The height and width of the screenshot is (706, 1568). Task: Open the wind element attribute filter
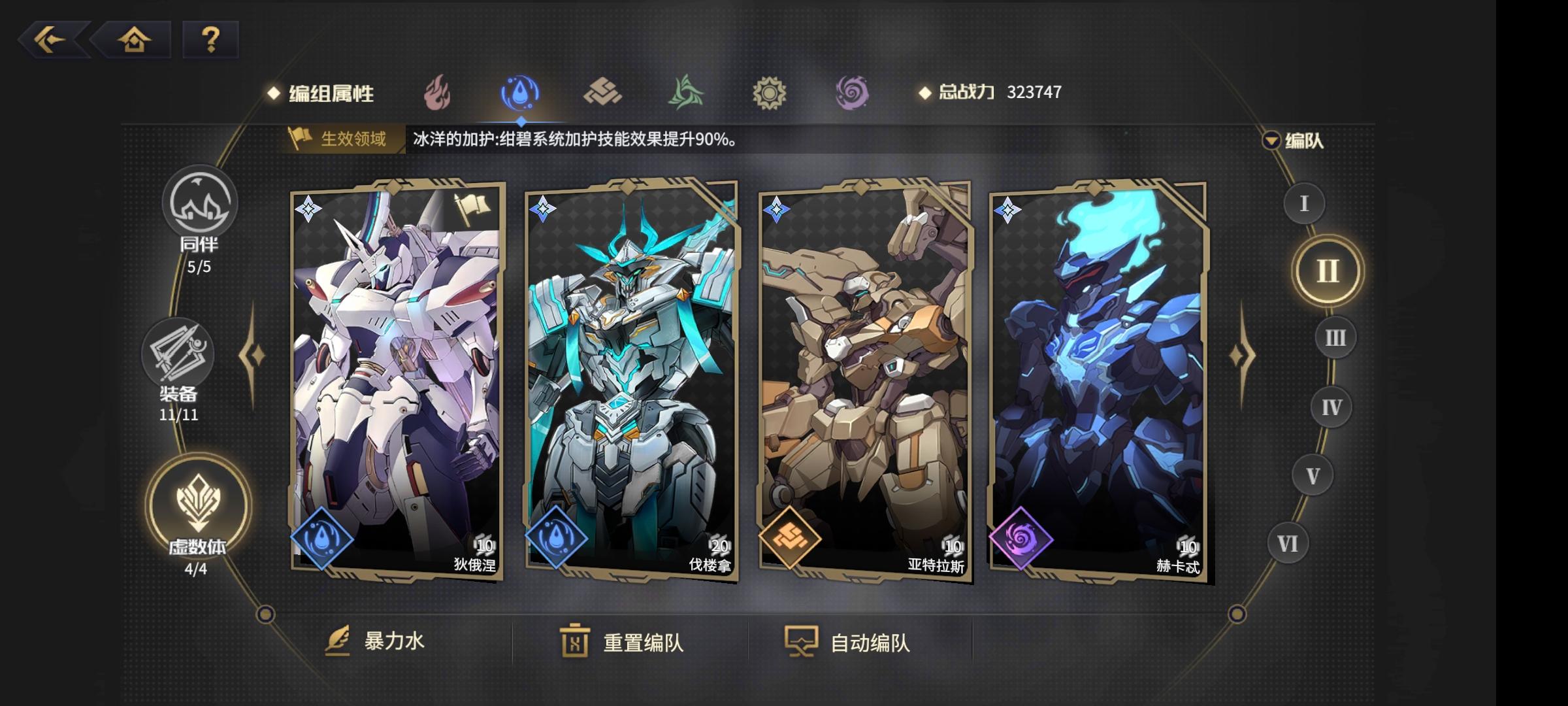coord(686,92)
